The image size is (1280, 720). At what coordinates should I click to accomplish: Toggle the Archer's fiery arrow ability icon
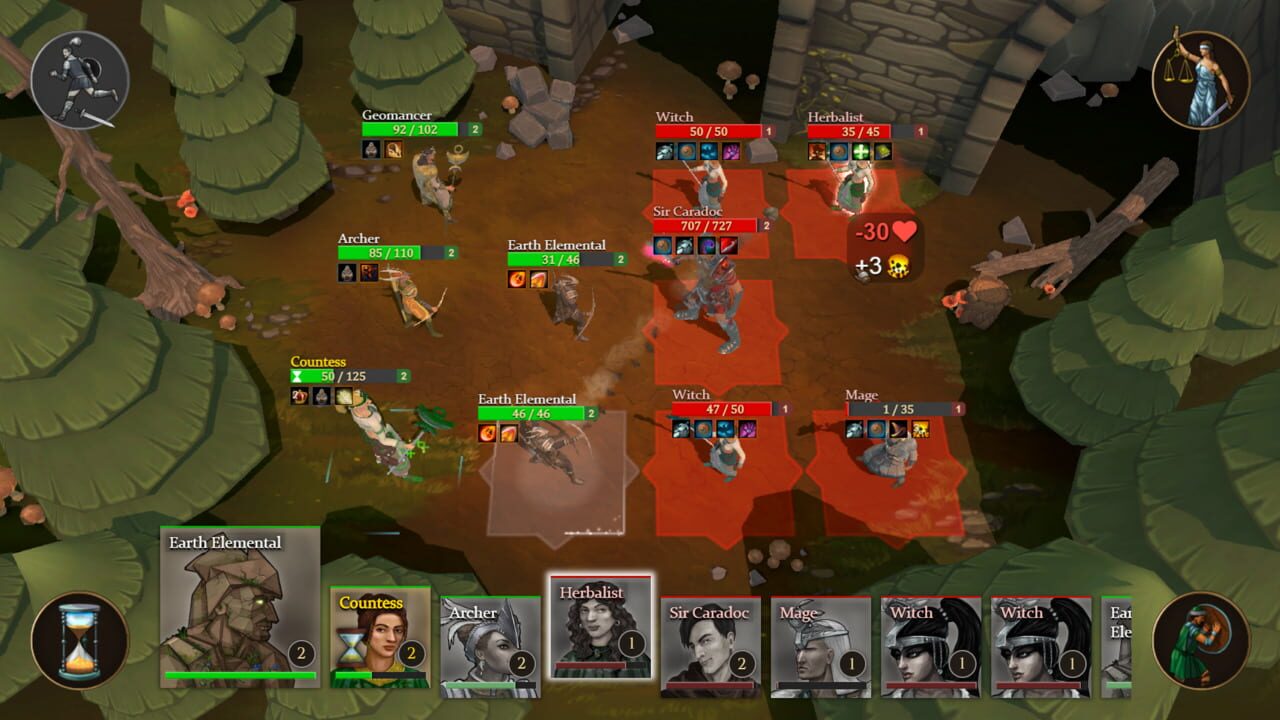(x=369, y=274)
